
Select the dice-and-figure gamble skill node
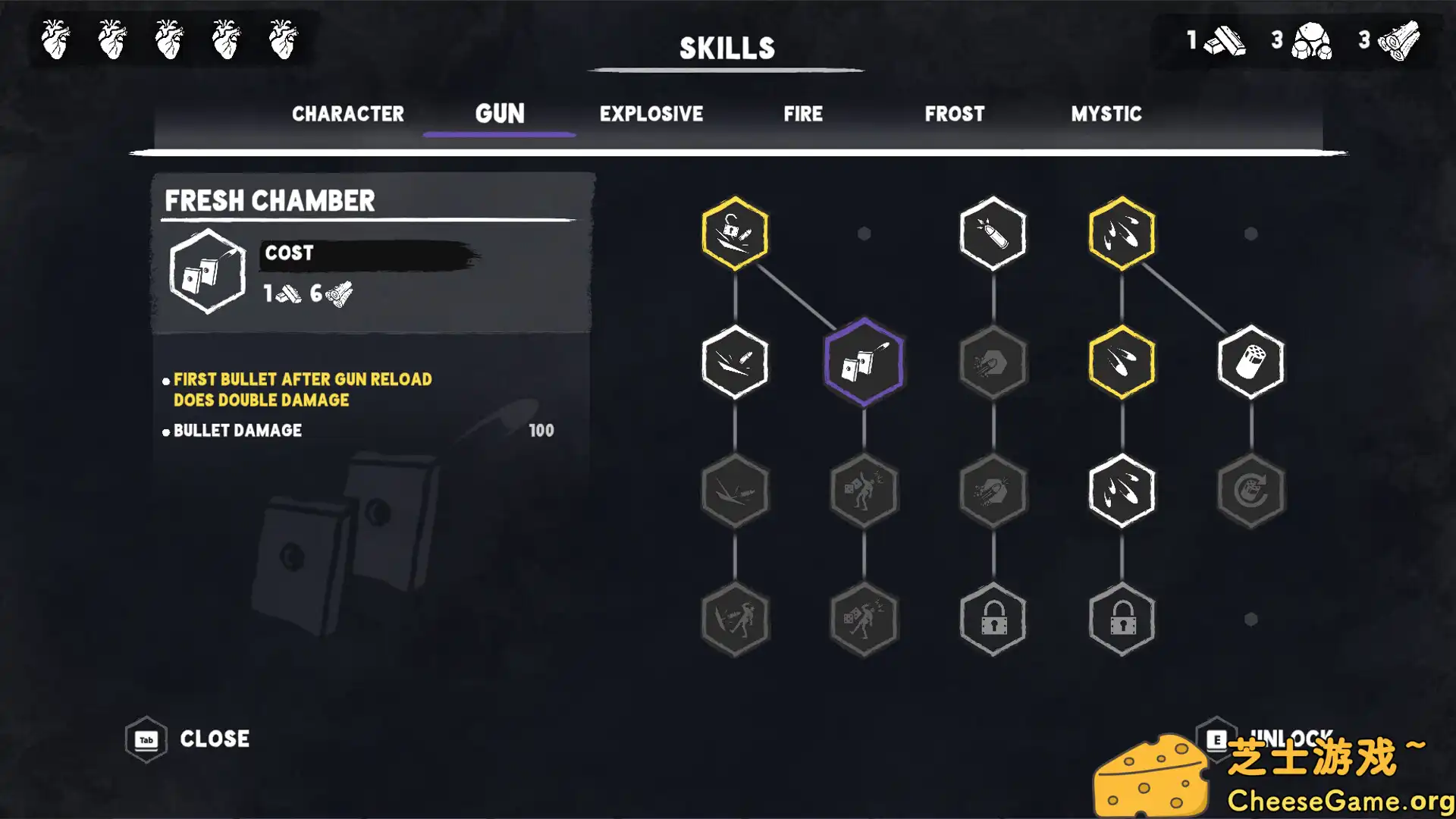point(863,491)
